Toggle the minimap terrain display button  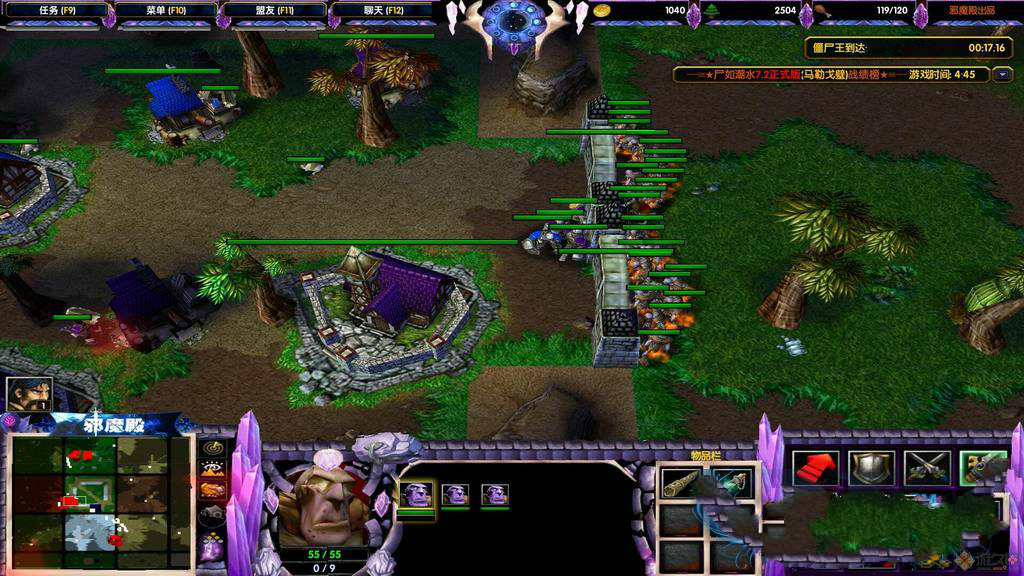click(212, 468)
